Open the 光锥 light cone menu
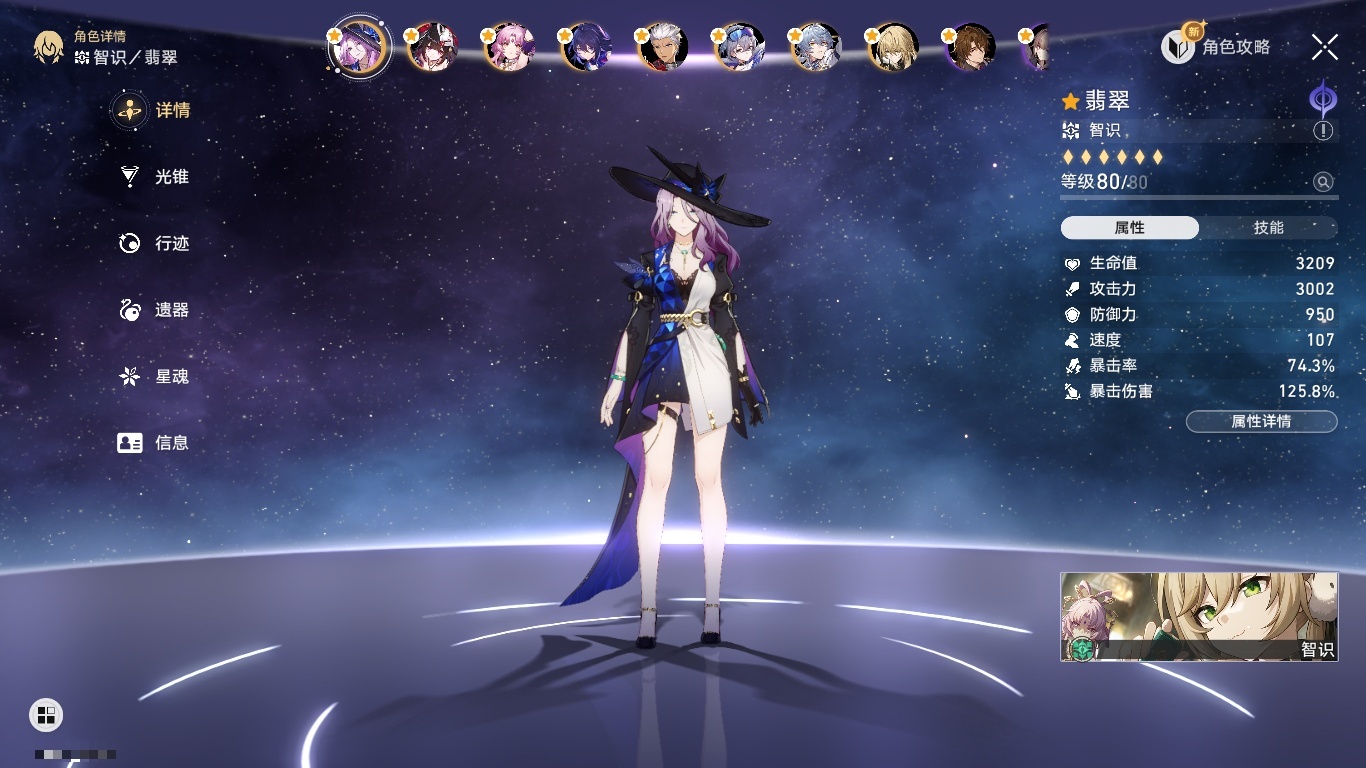The width and height of the screenshot is (1366, 768). (x=155, y=177)
